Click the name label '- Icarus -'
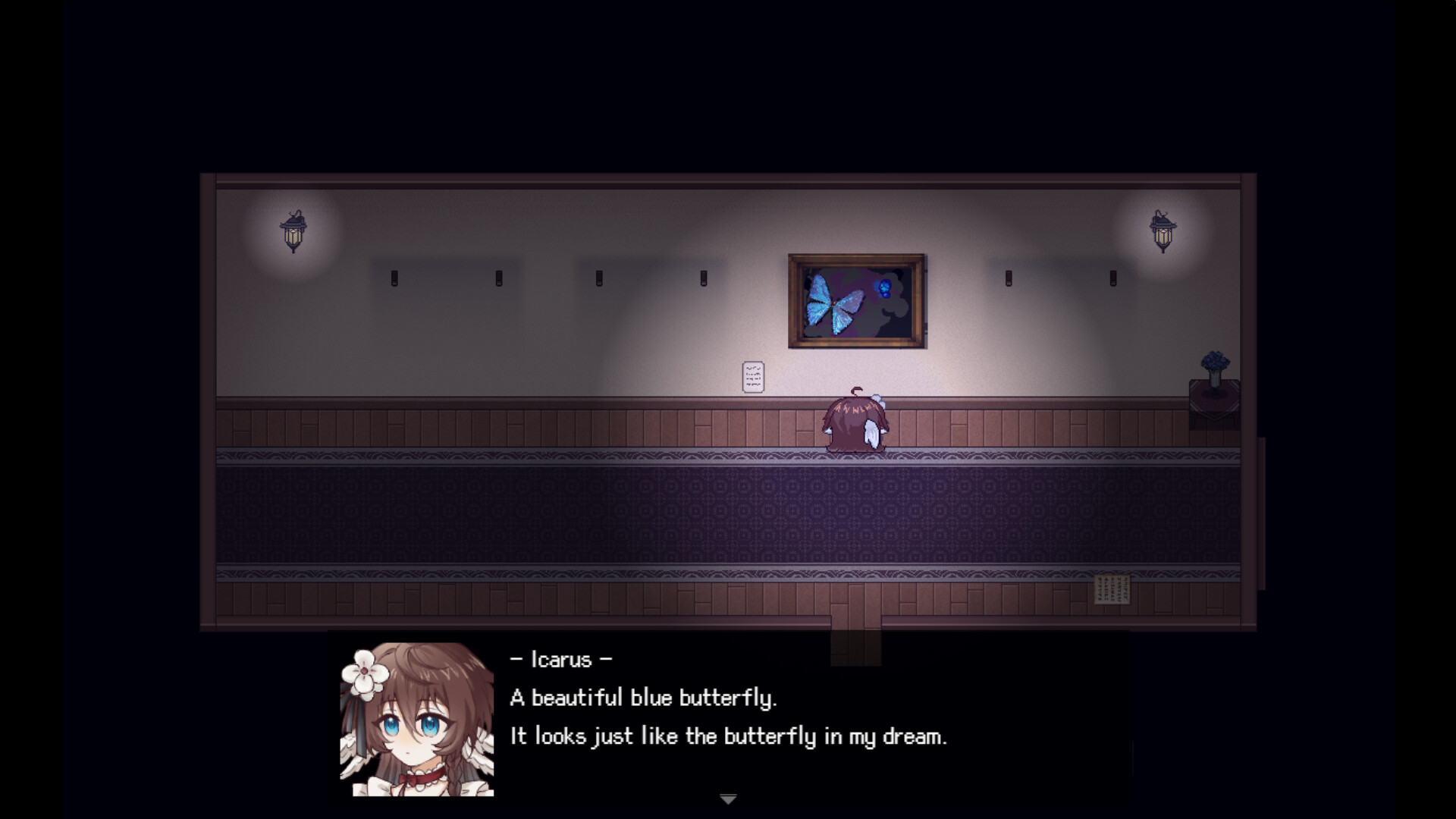 (x=560, y=659)
